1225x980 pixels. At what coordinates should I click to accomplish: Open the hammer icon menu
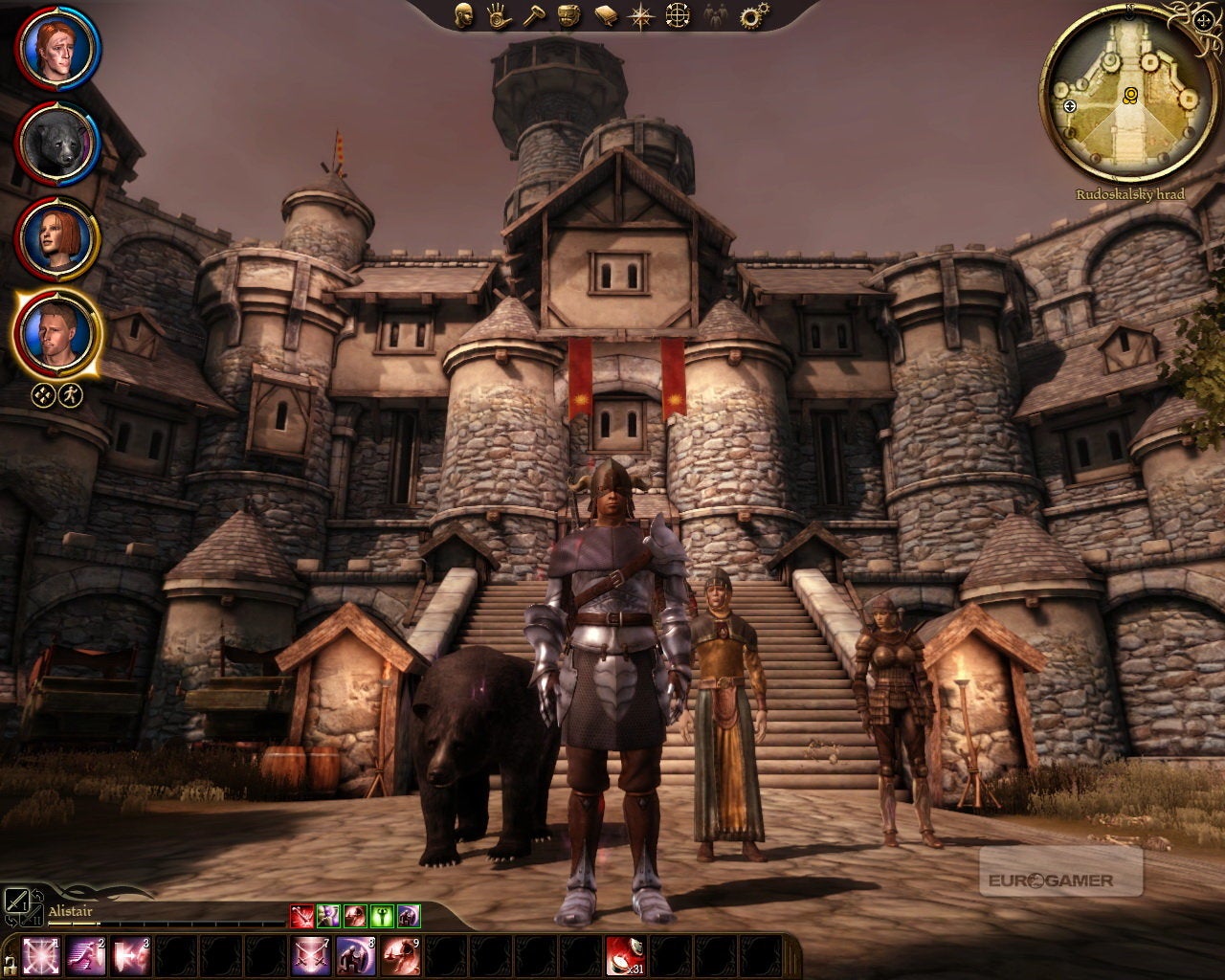(x=532, y=14)
